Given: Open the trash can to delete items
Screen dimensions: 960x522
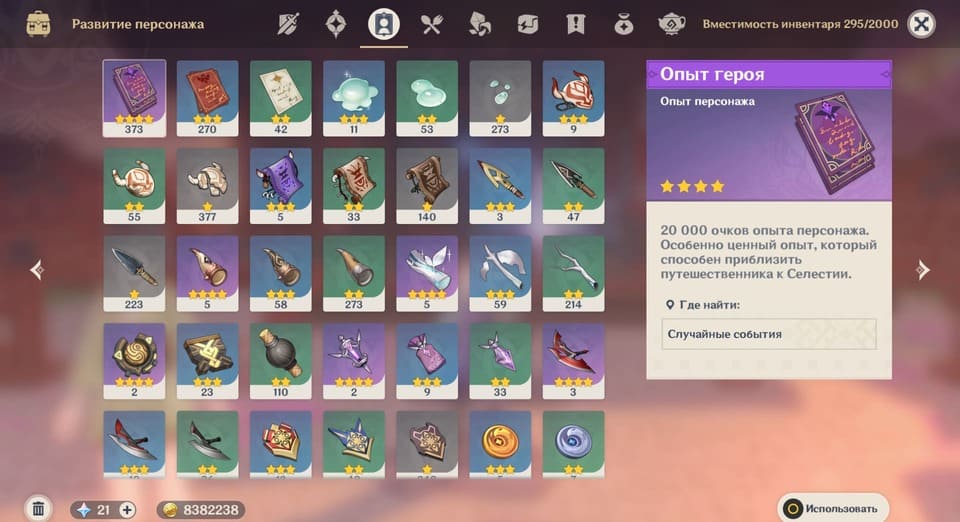Looking at the screenshot, I should pyautogui.click(x=38, y=509).
